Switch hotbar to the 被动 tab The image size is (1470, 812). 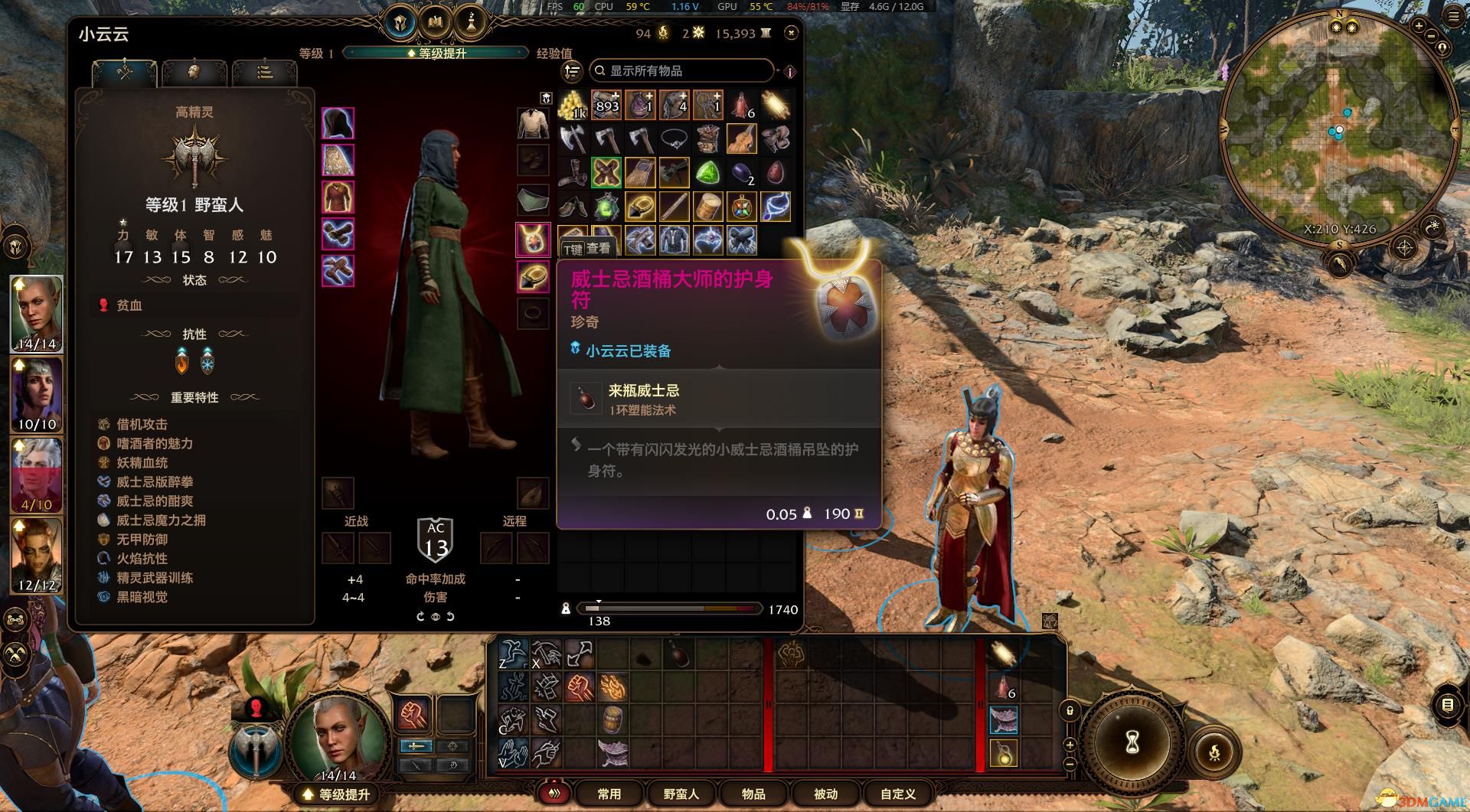tap(825, 794)
